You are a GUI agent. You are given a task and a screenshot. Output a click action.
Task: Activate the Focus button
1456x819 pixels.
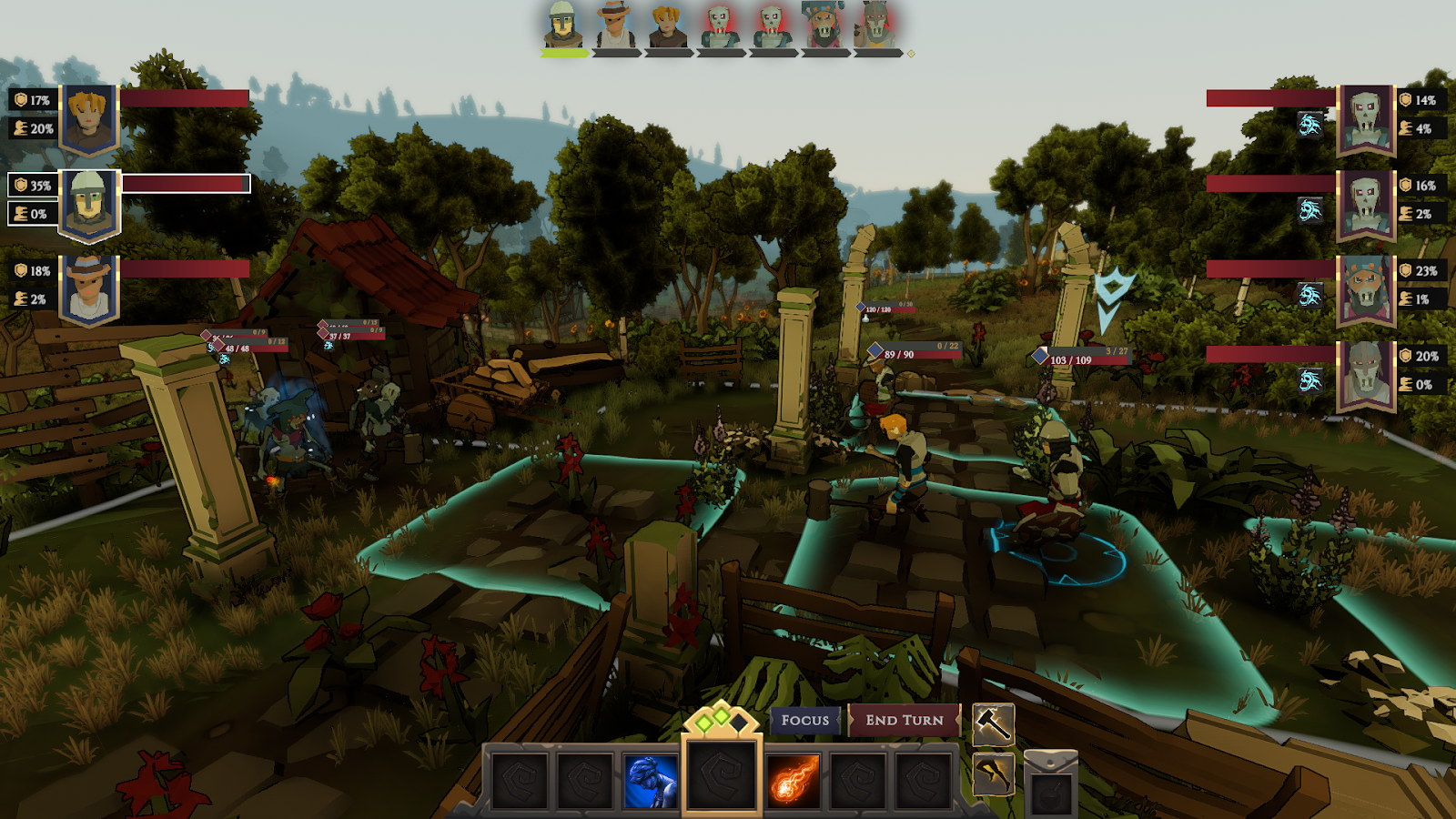pyautogui.click(x=804, y=720)
